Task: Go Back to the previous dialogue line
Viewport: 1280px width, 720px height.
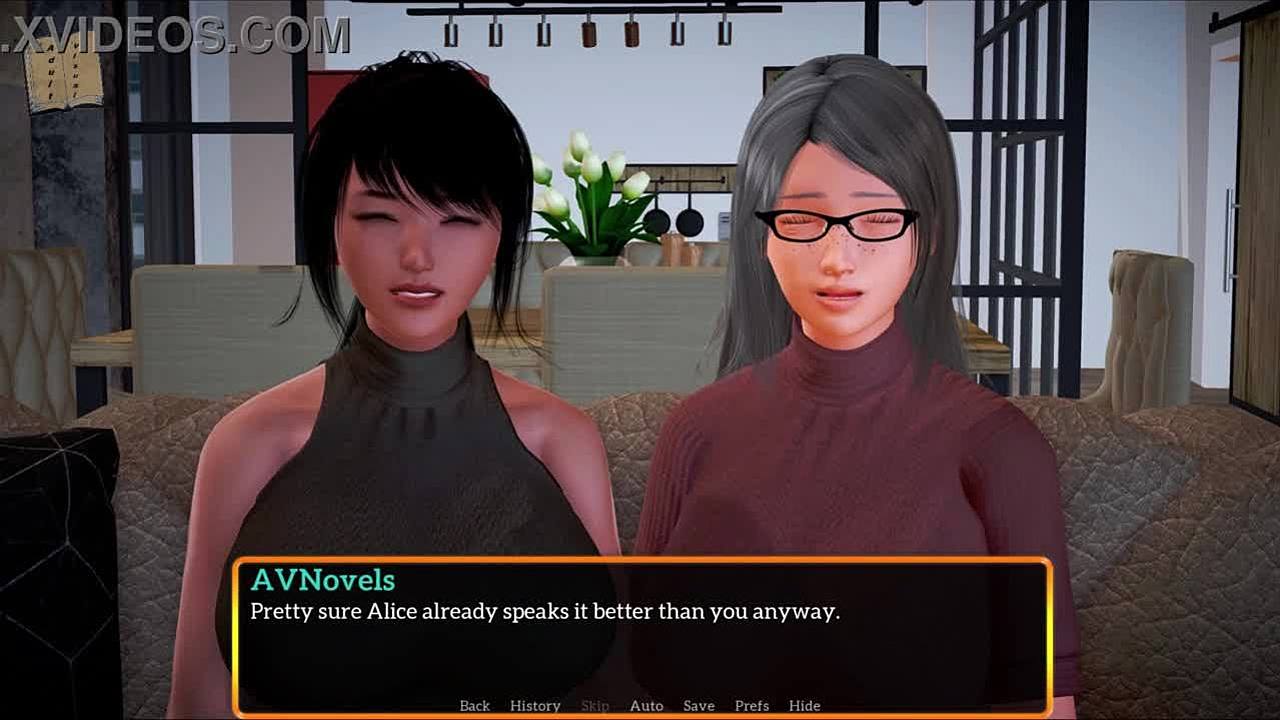Action: (x=474, y=705)
